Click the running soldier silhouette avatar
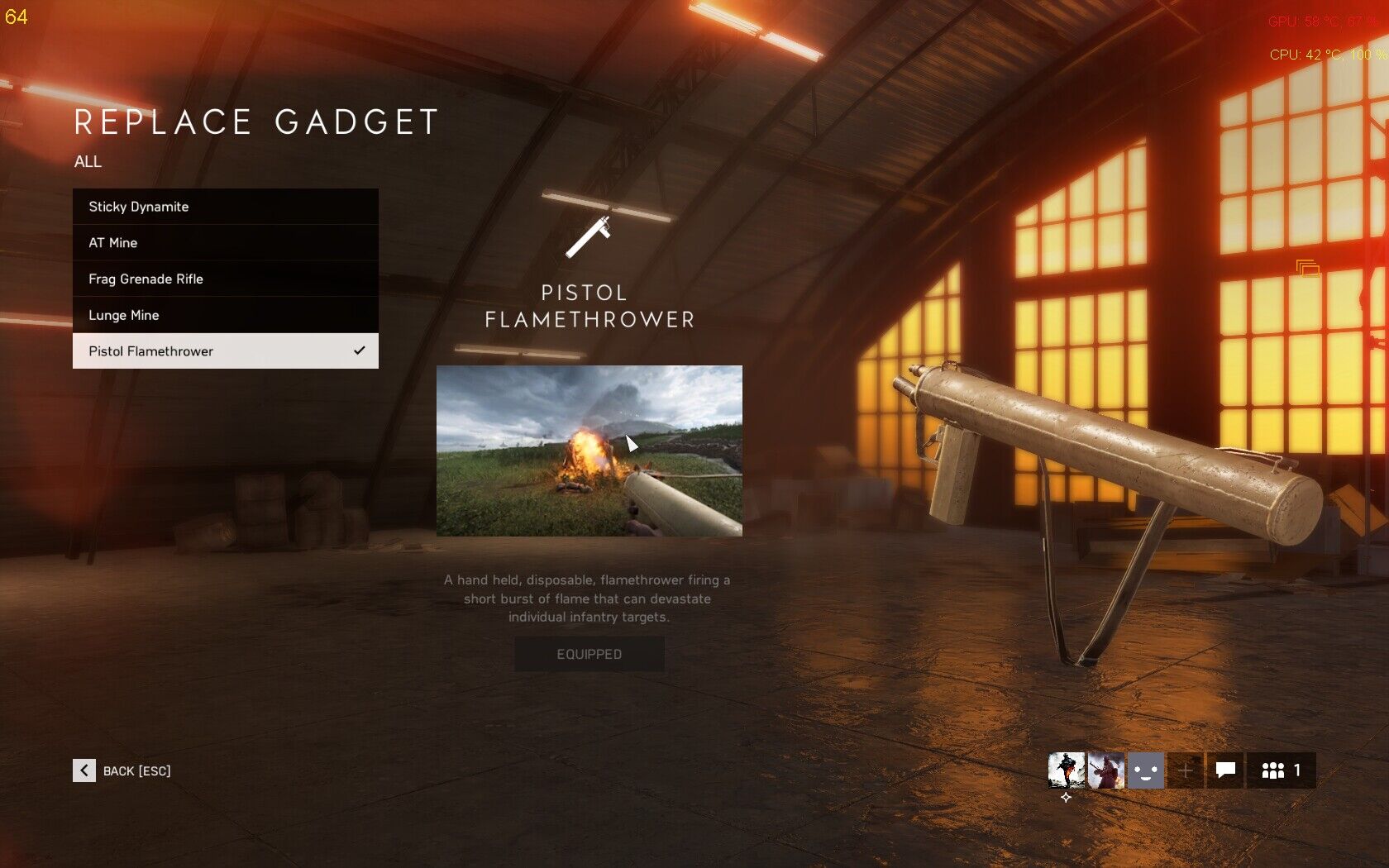Image resolution: width=1389 pixels, height=868 pixels. 1066,770
